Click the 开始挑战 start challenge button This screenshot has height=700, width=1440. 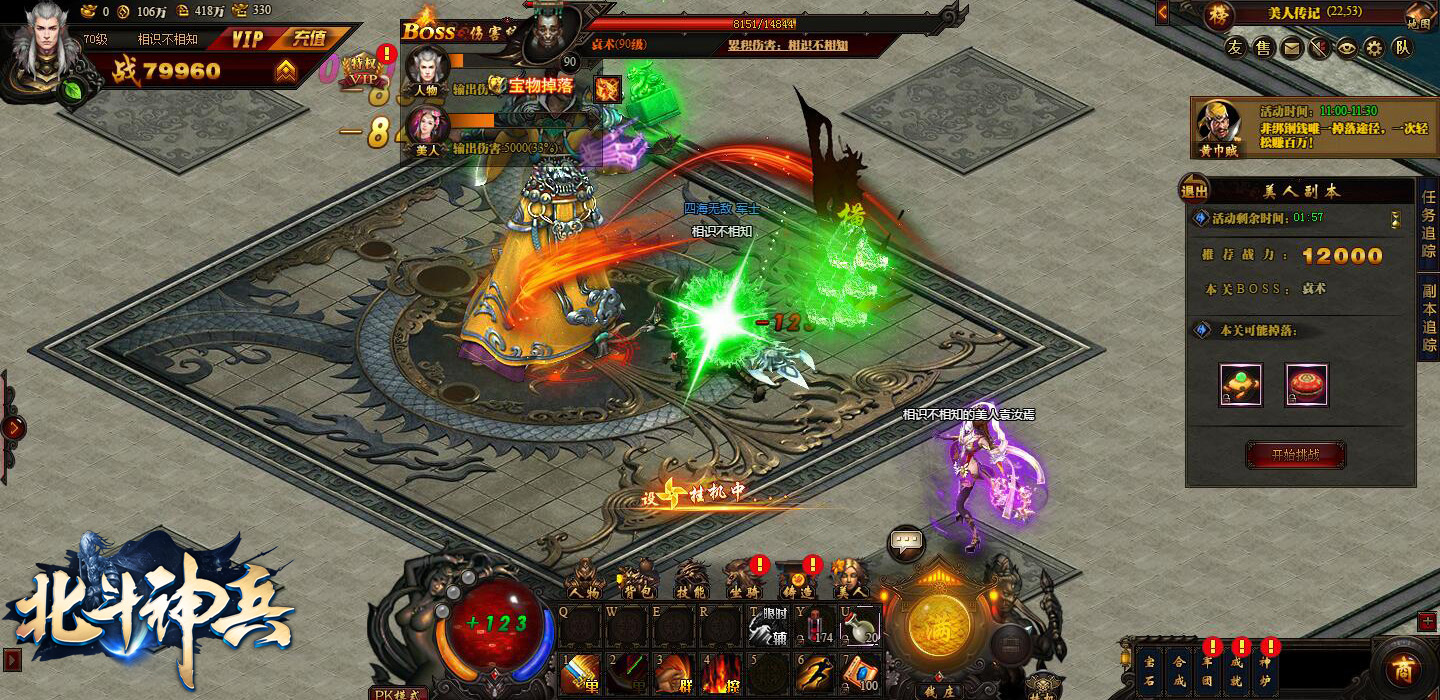click(x=1295, y=455)
